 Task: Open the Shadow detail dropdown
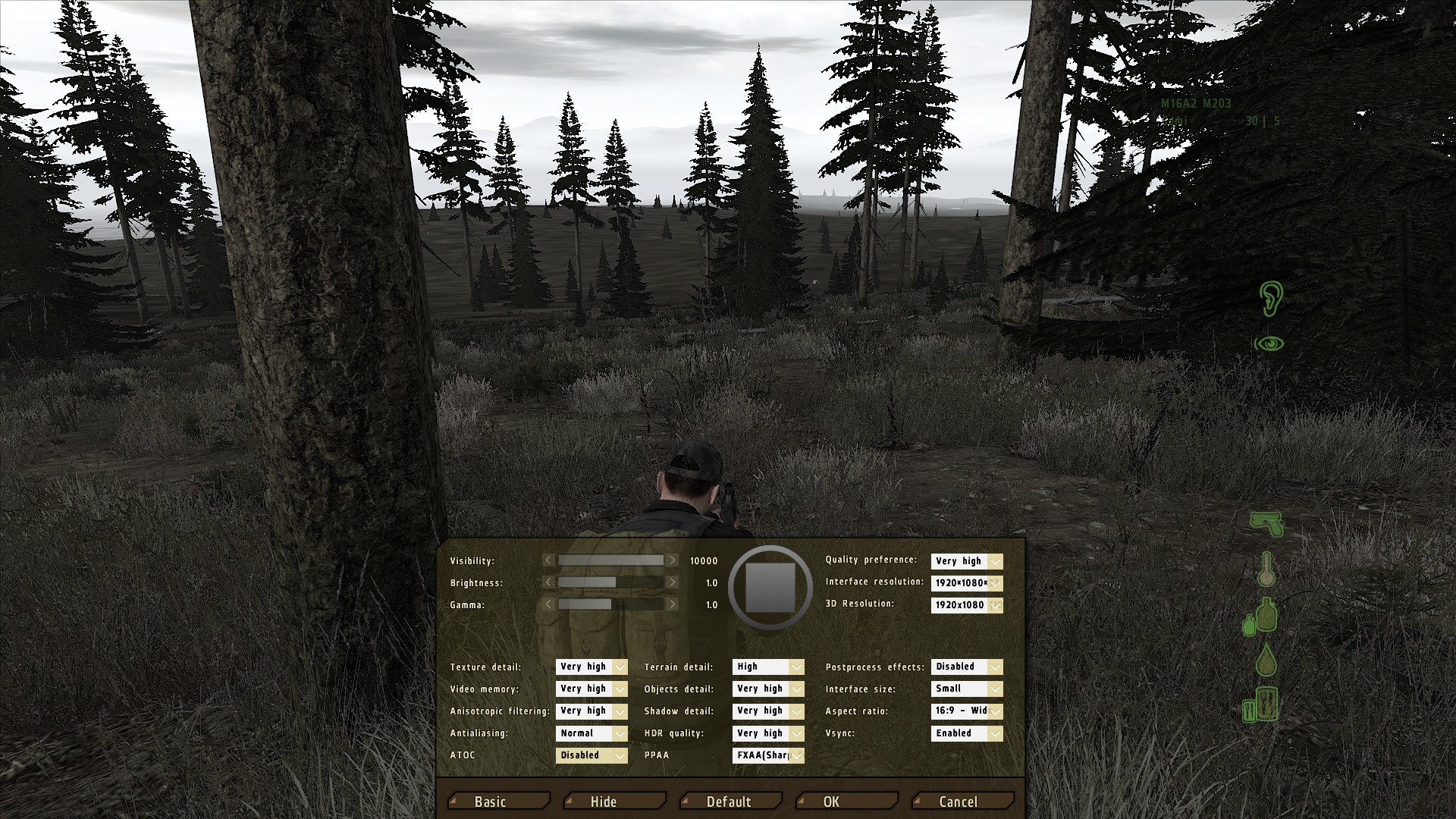[768, 711]
